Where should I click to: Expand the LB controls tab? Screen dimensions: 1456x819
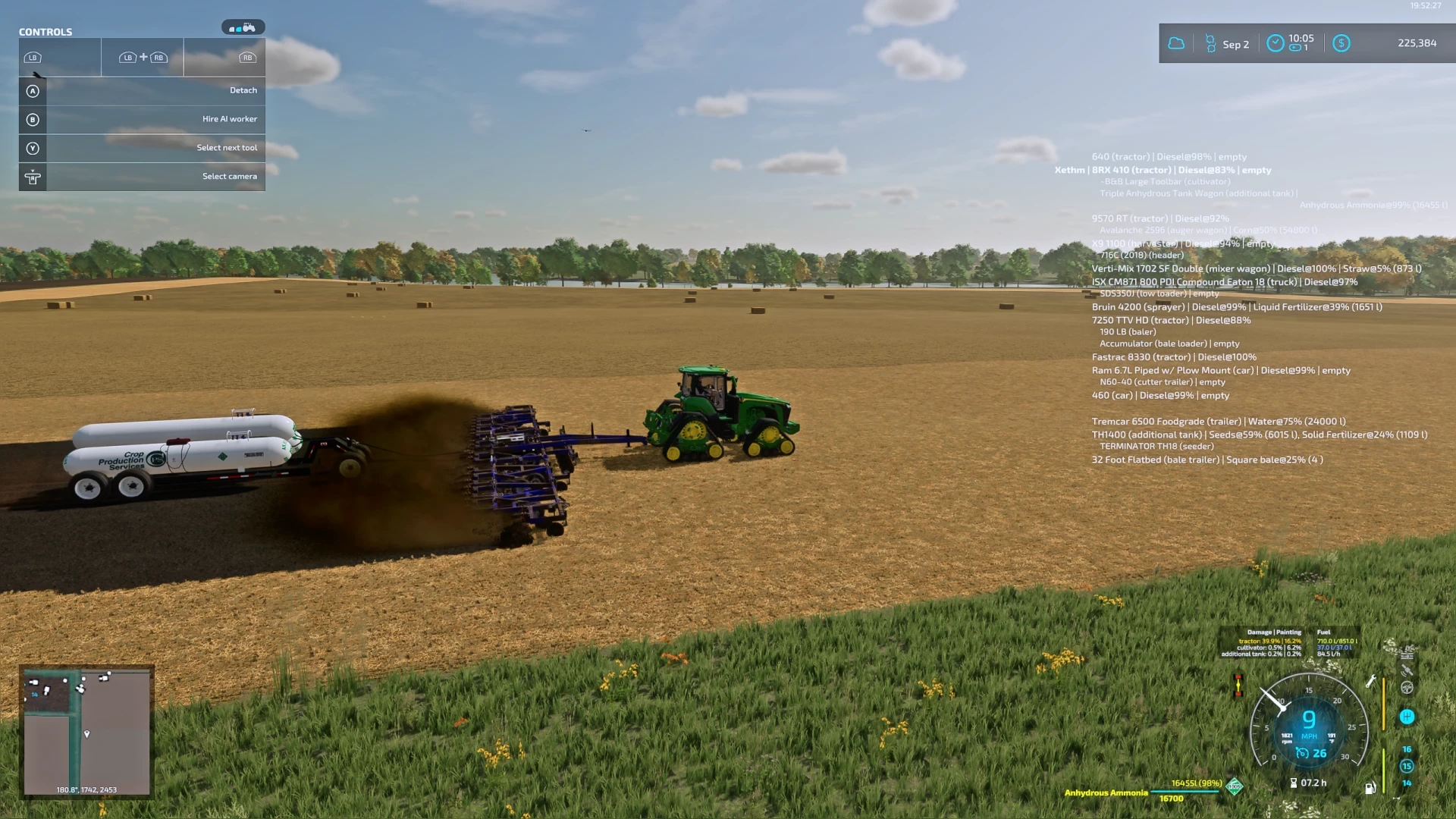59,57
